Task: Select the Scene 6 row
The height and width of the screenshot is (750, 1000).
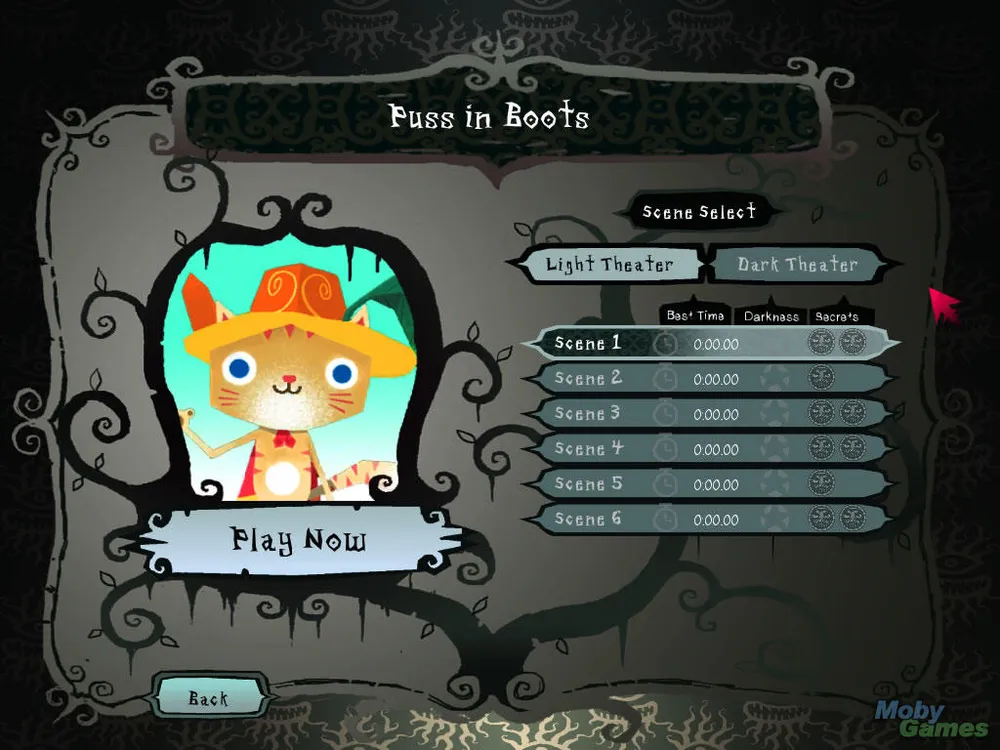Action: click(708, 519)
